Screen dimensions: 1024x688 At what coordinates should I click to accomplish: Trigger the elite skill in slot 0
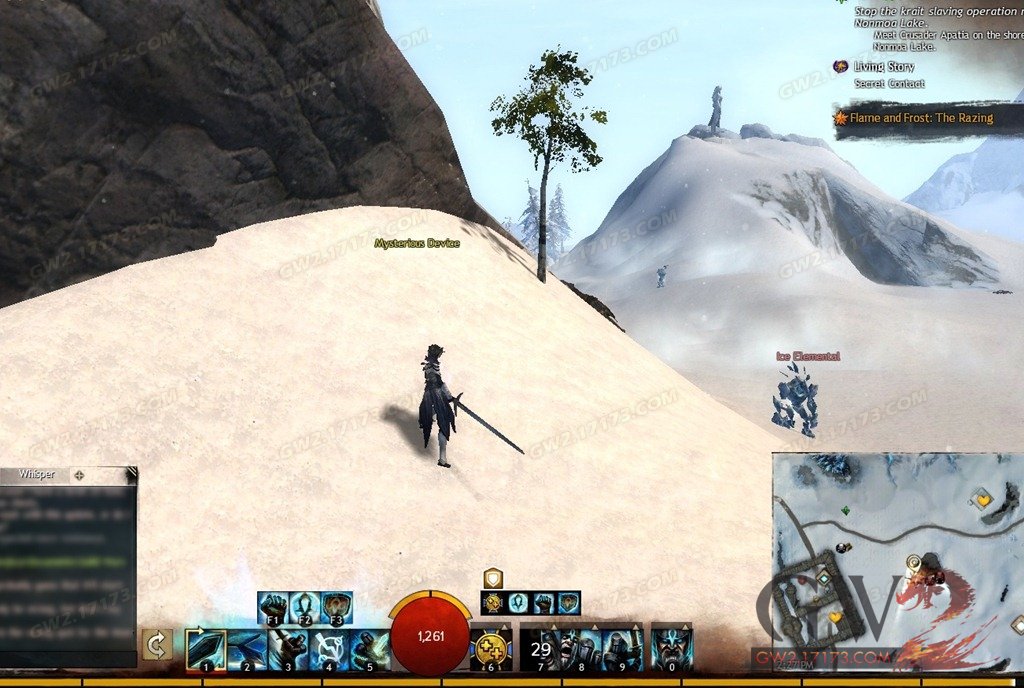pos(671,649)
